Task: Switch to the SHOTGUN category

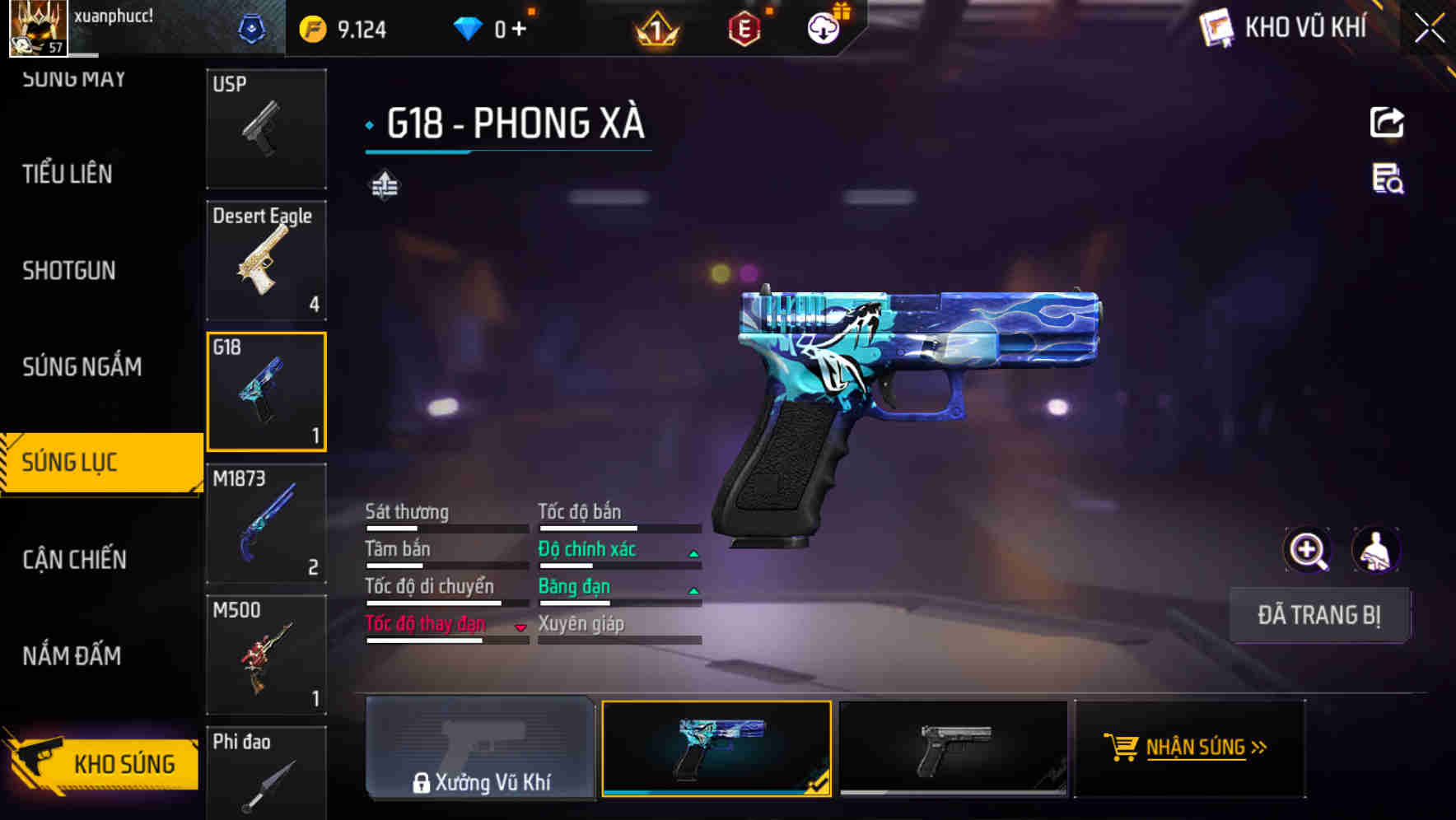Action: [x=69, y=270]
